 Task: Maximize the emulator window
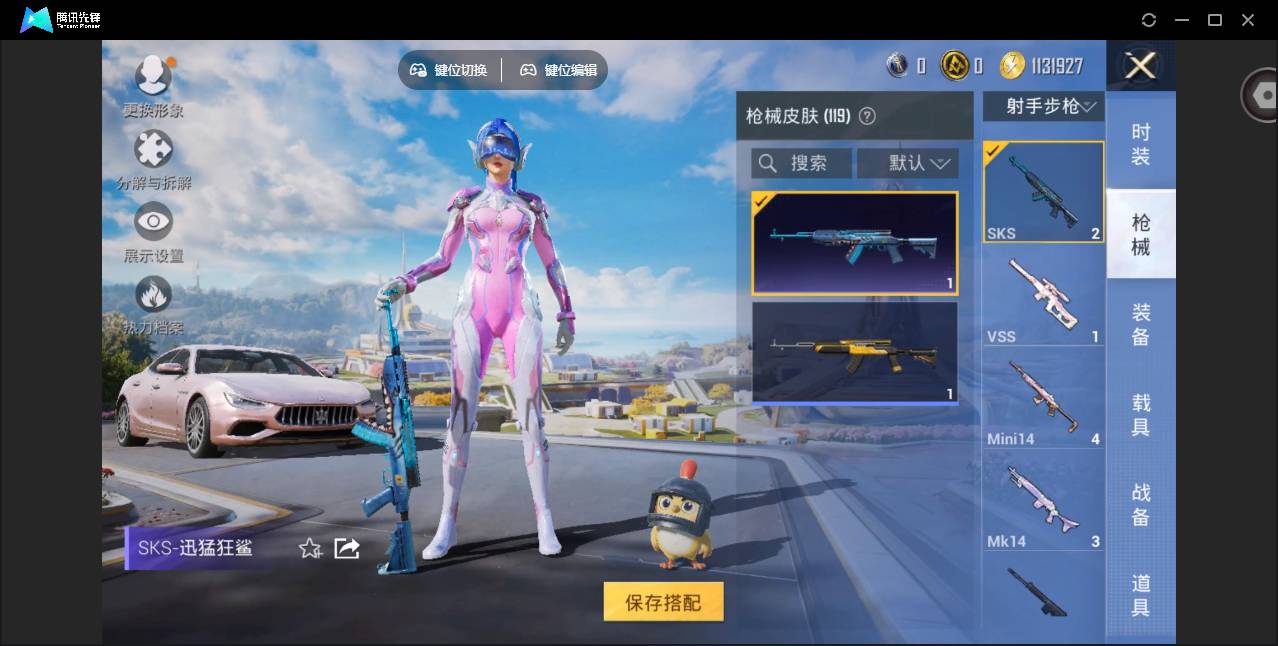tap(1215, 20)
